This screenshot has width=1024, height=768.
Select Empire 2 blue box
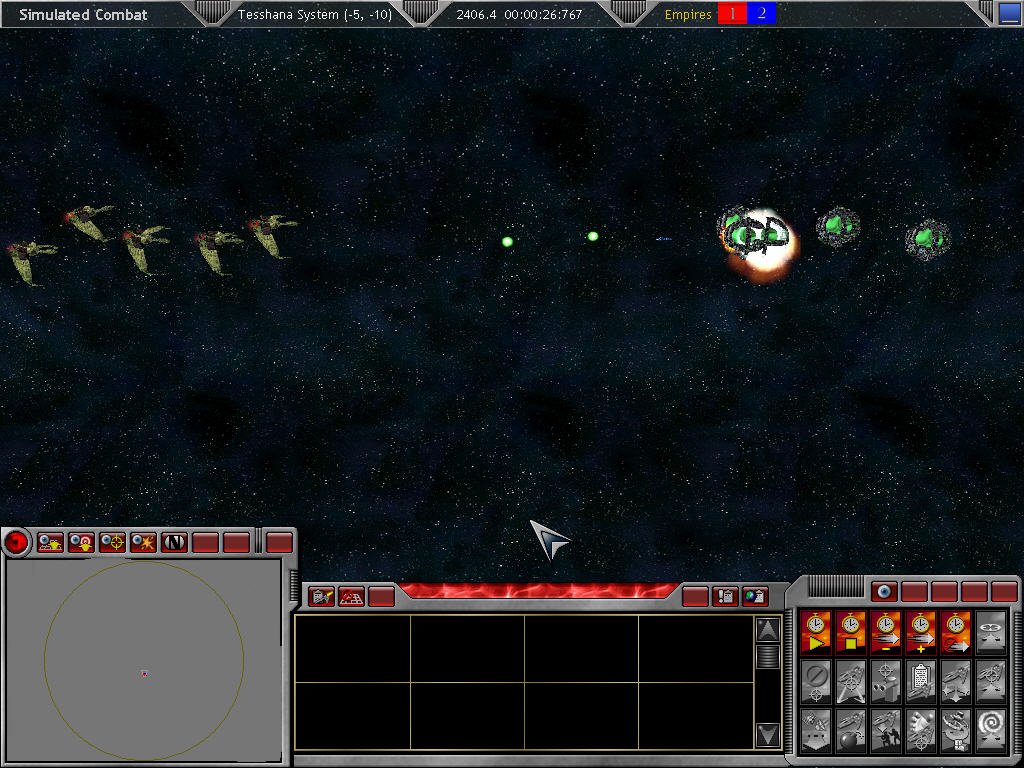coord(761,14)
